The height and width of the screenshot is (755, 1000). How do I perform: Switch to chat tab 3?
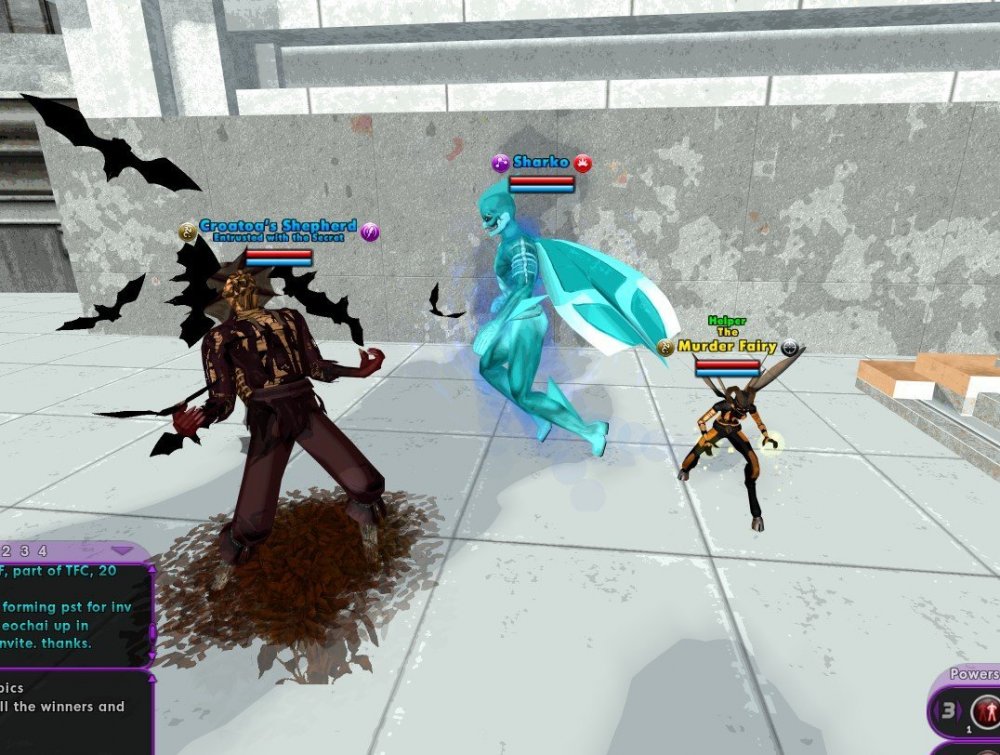(x=24, y=551)
